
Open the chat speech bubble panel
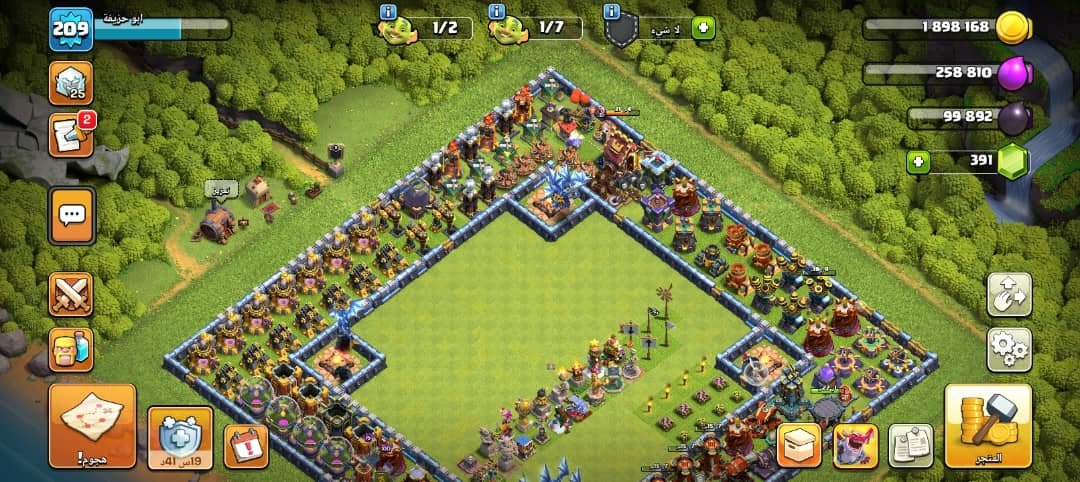pos(72,215)
